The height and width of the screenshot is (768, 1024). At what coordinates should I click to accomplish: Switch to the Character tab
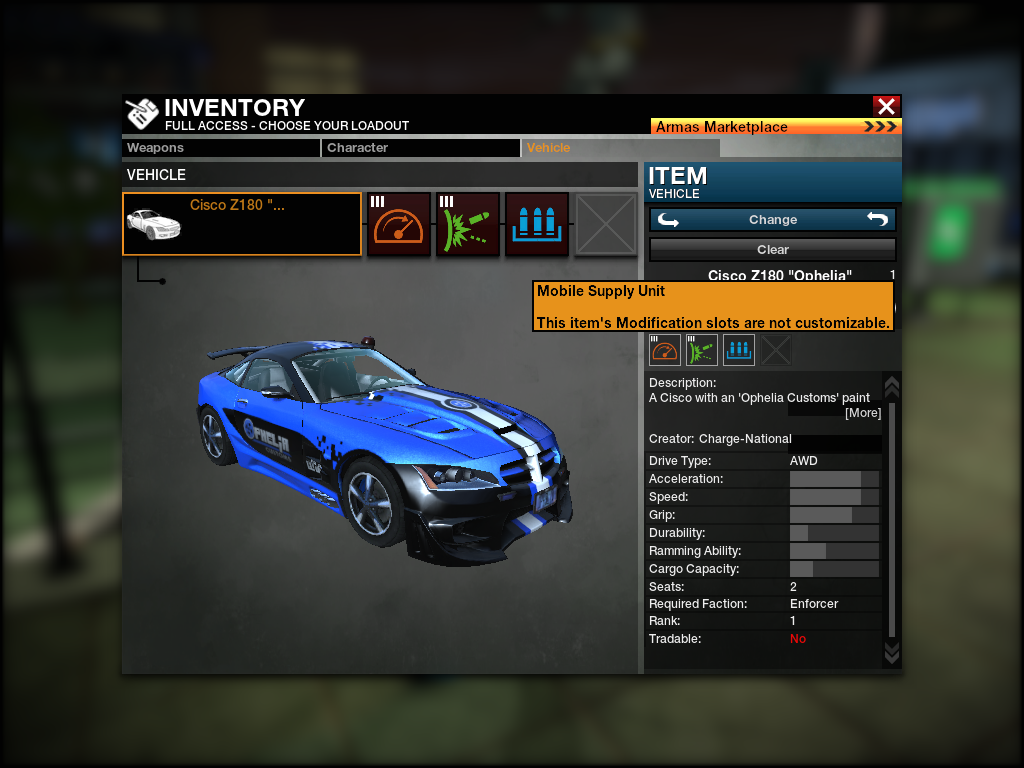[421, 148]
